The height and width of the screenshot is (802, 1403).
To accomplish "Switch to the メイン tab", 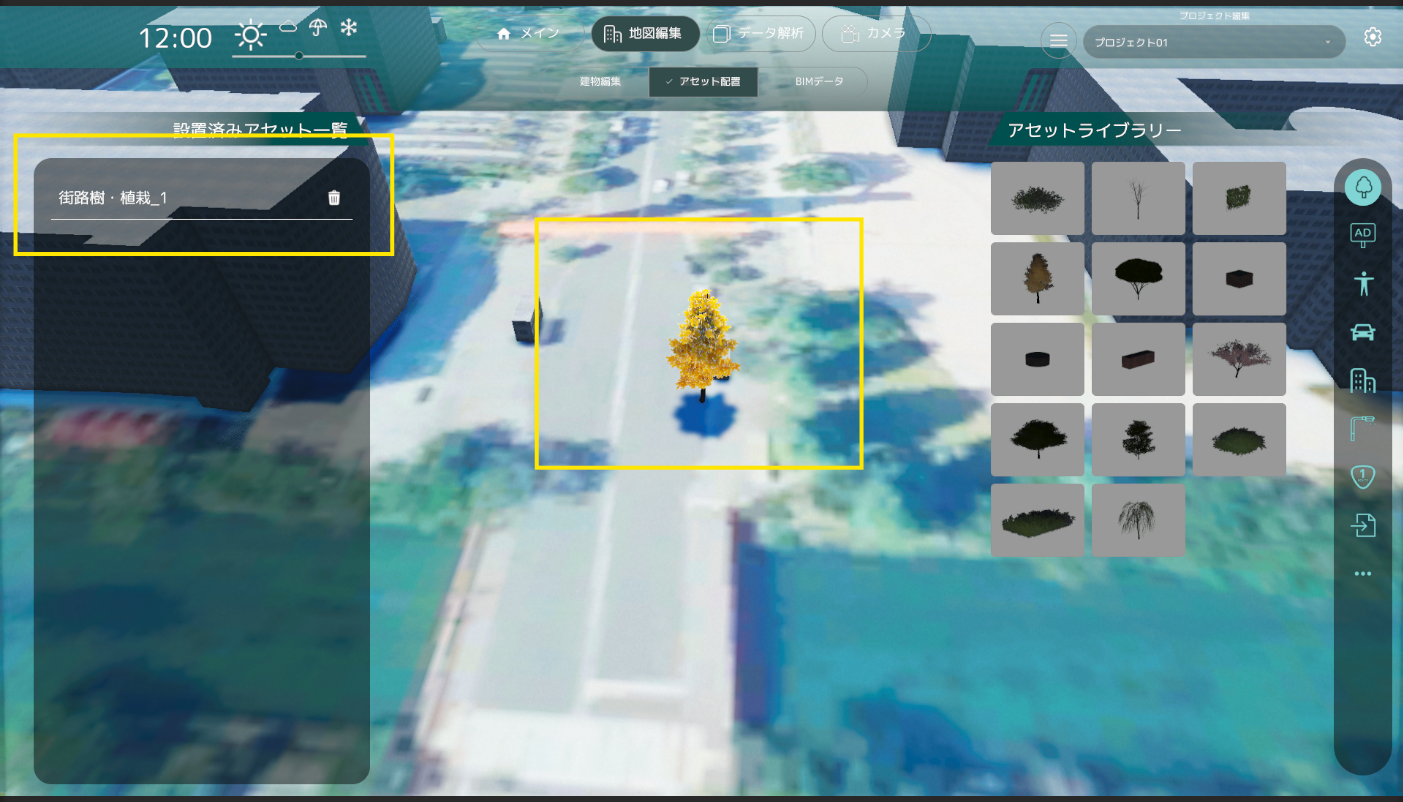I will tap(529, 34).
